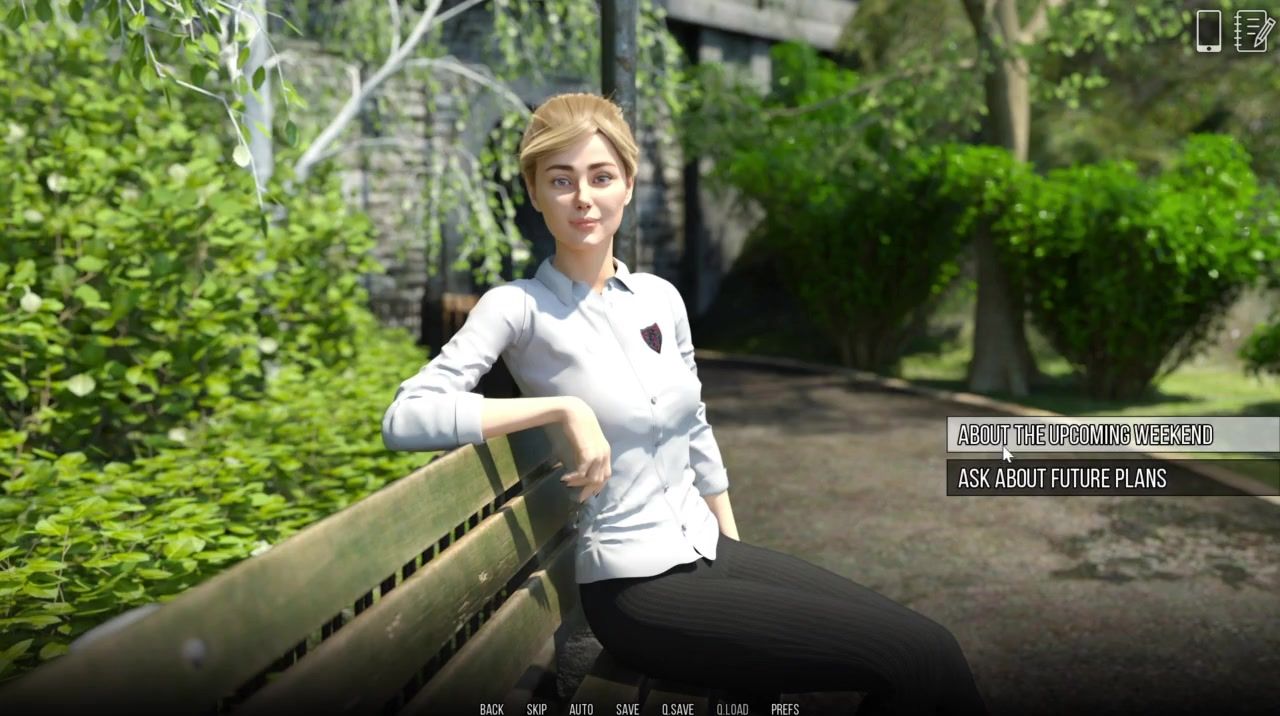
Task: Toggle Auto dialogue advance
Action: click(581, 709)
